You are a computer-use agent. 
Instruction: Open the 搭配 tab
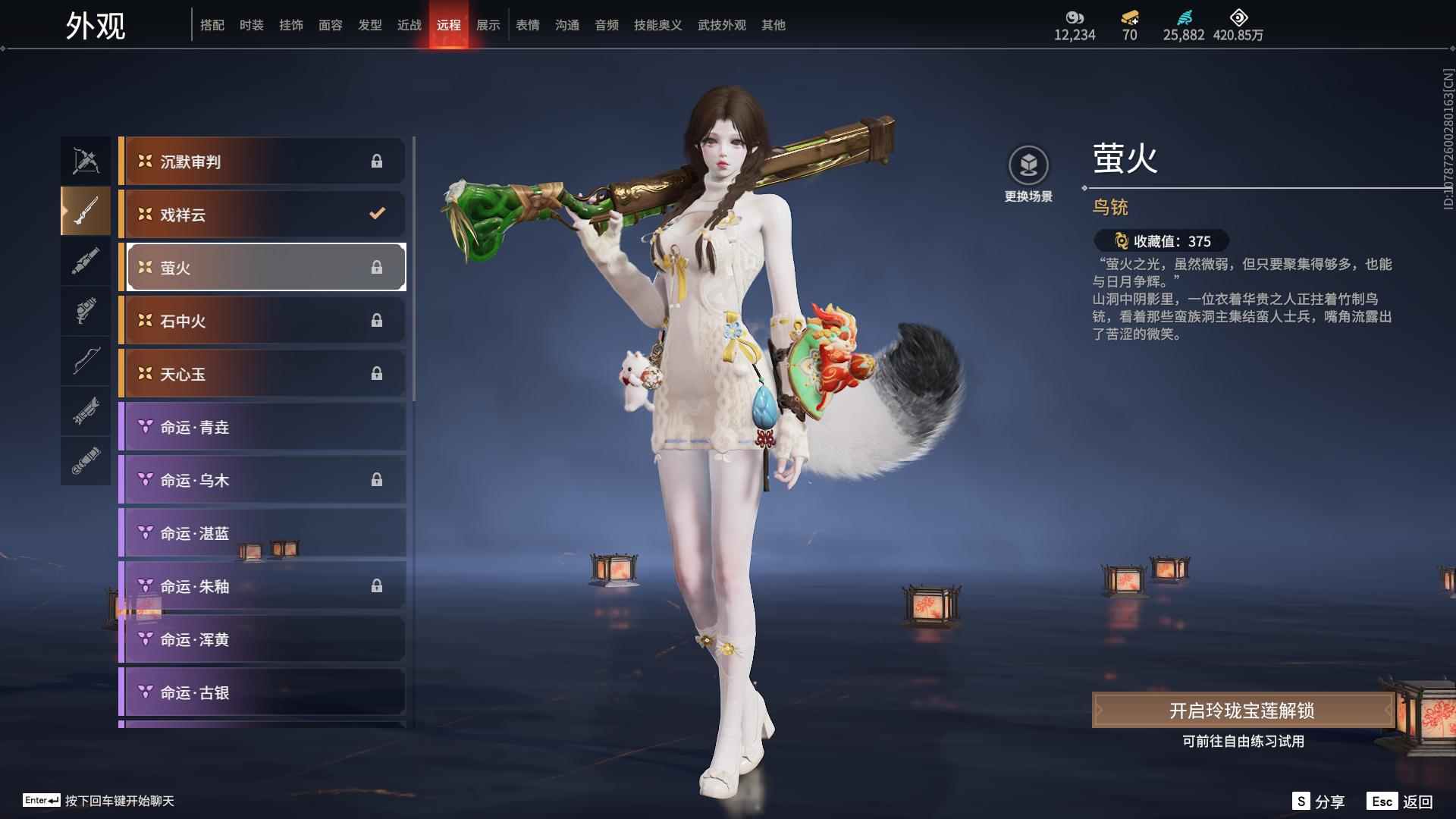click(x=213, y=25)
